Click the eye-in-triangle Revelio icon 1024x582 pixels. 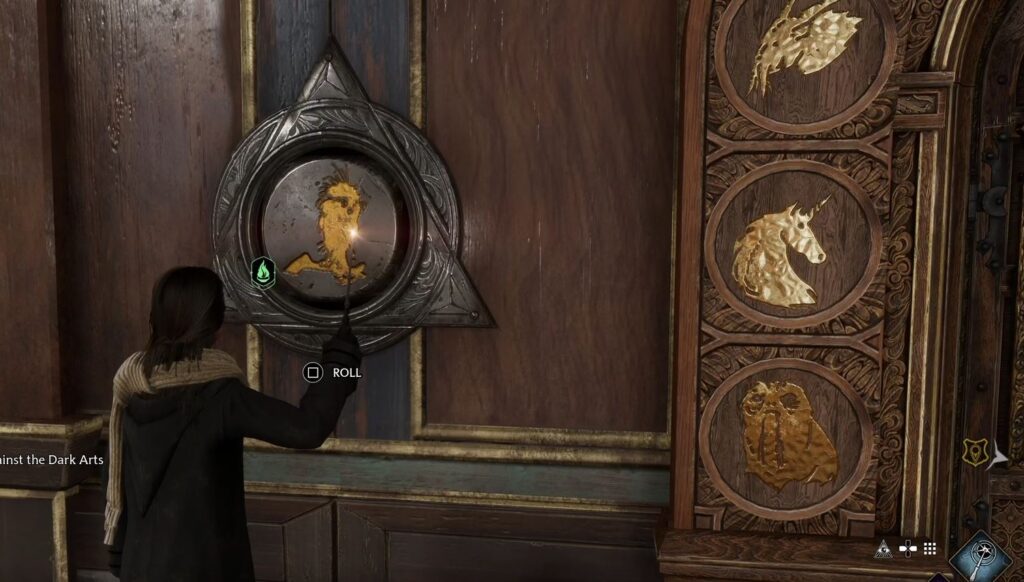883,548
